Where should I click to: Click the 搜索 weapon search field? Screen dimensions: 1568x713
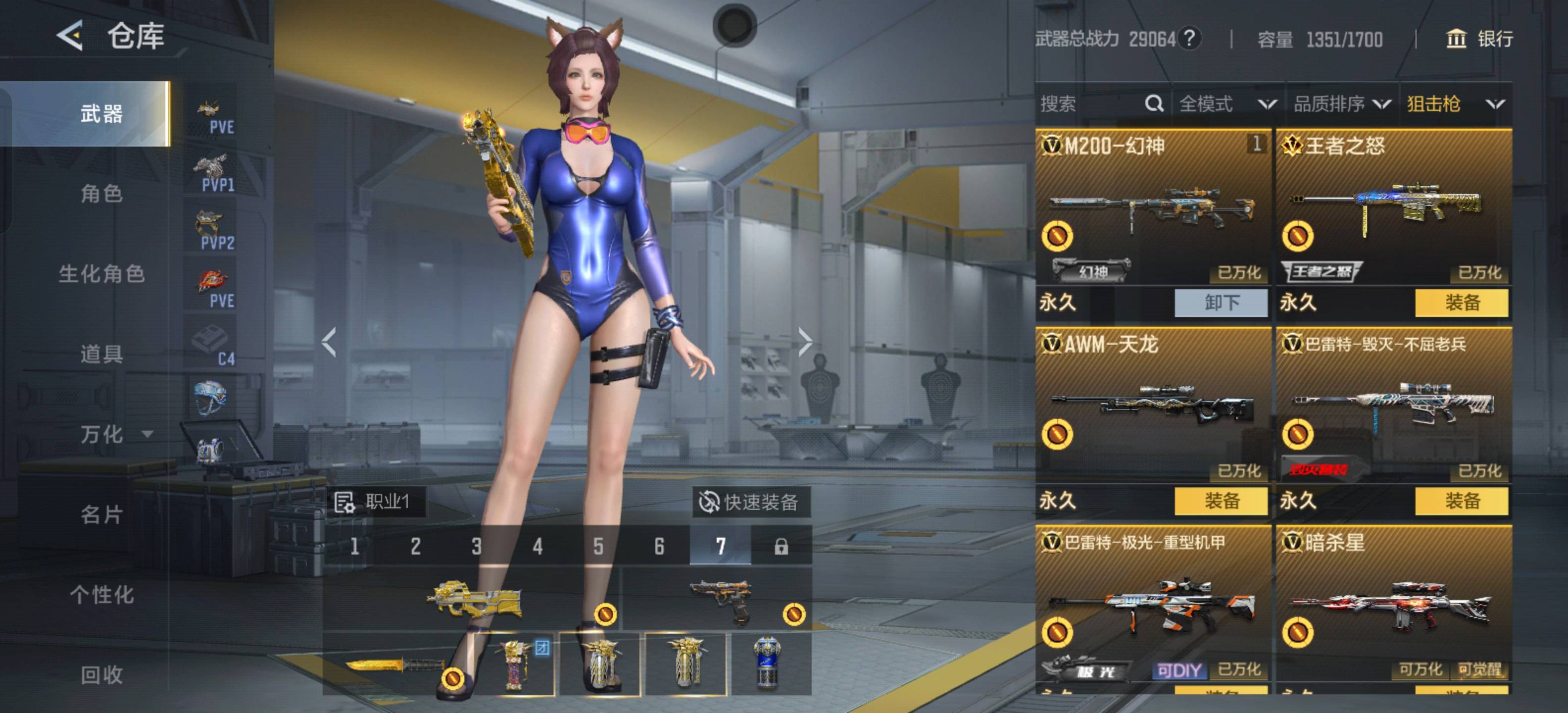click(1089, 104)
